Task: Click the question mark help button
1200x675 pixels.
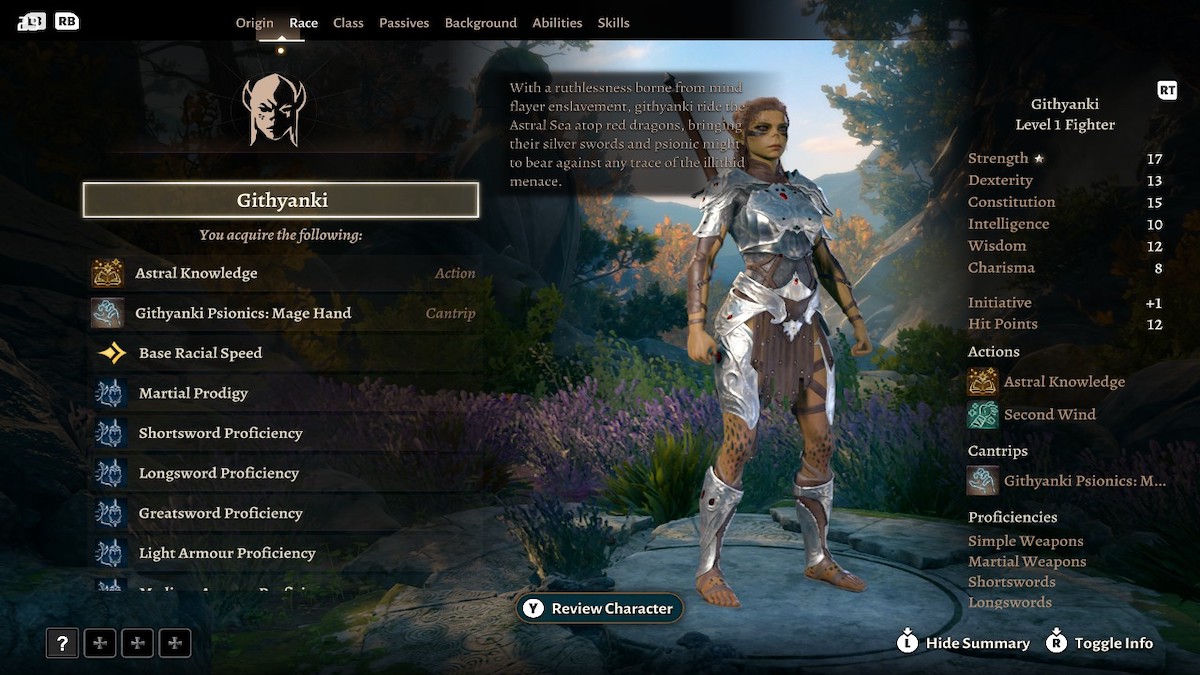Action: tap(62, 643)
